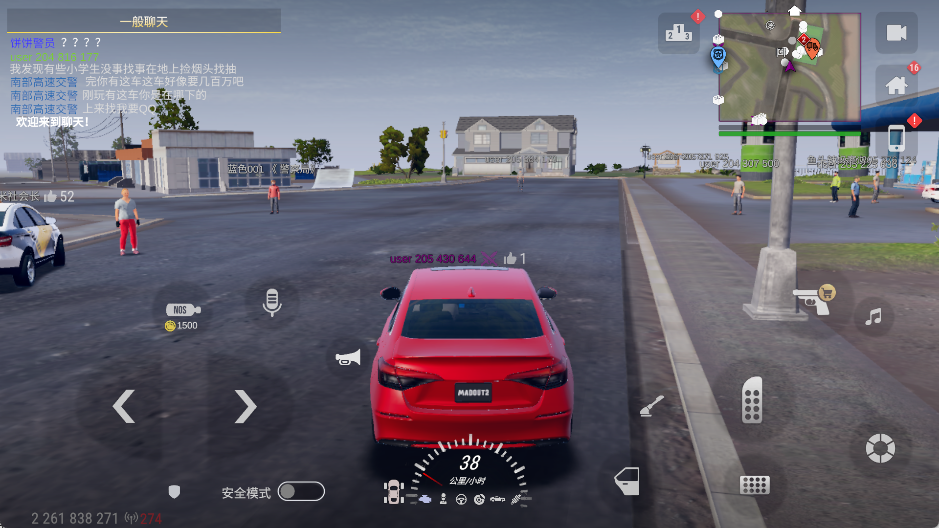The height and width of the screenshot is (528, 939).
Task: Tap the brake pedal
Action: tap(754, 485)
